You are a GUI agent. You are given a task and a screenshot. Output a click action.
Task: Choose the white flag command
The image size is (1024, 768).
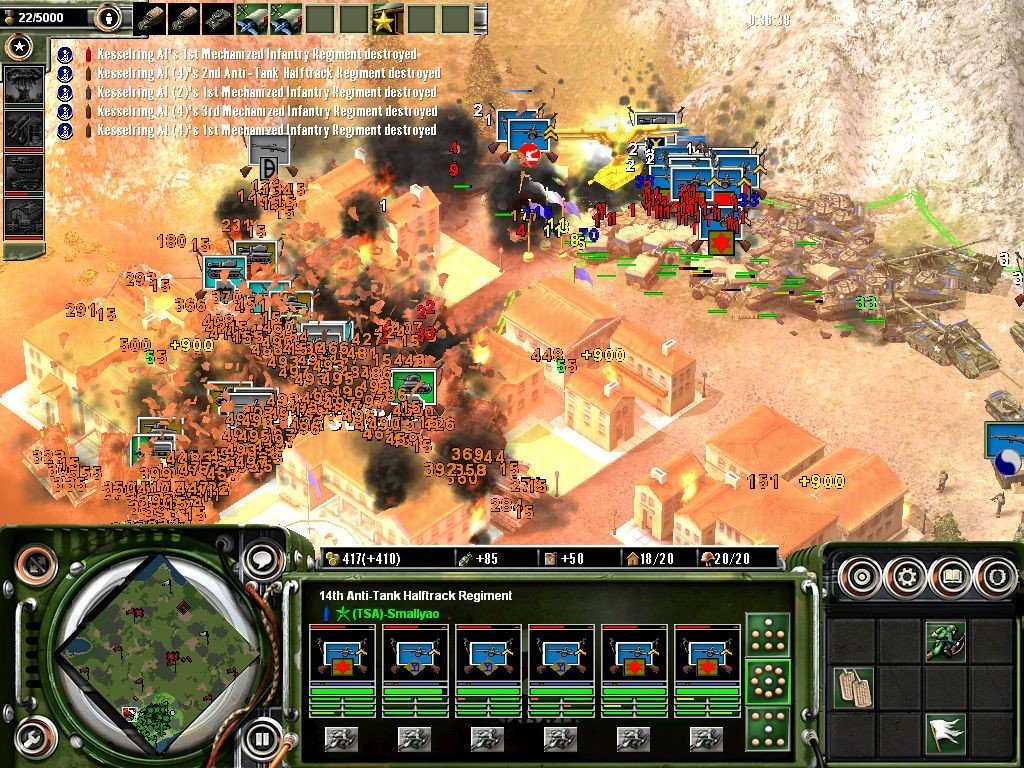(x=944, y=733)
